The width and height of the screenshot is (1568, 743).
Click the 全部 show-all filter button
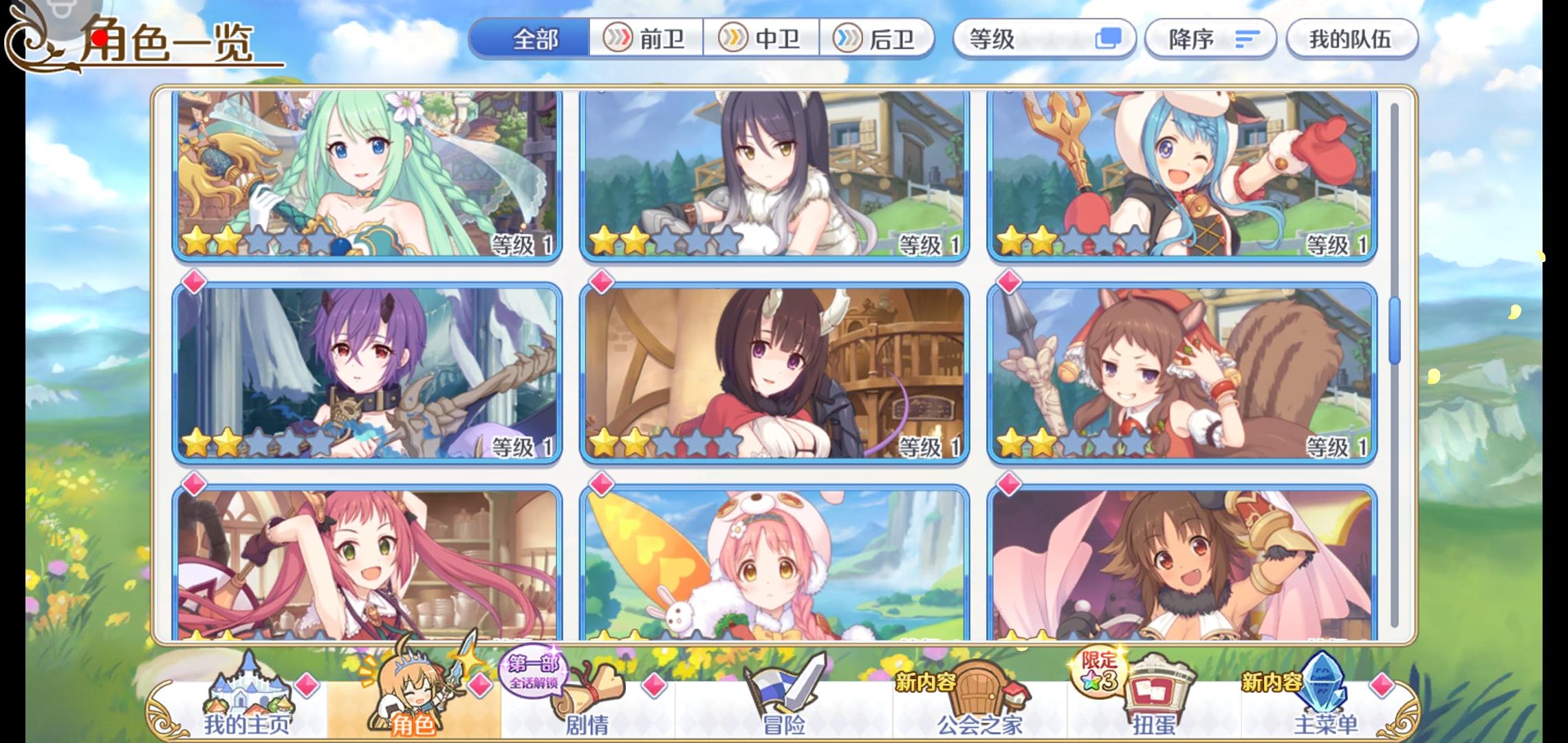[x=535, y=39]
